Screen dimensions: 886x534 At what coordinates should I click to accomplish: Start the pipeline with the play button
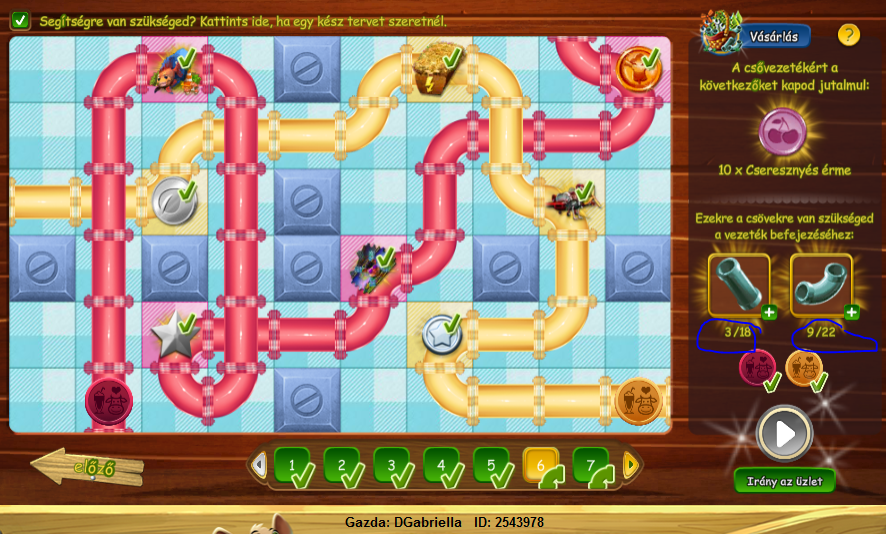point(785,433)
